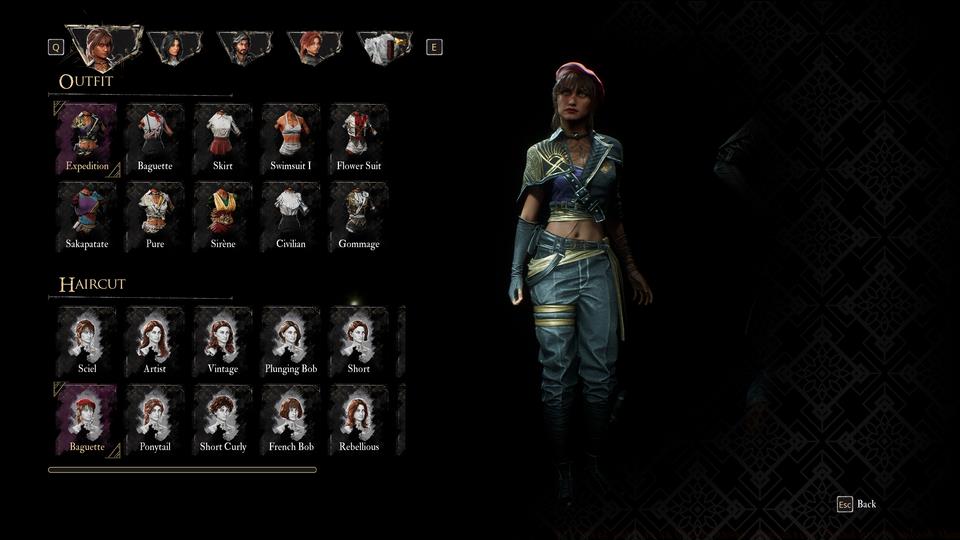This screenshot has height=540, width=960.
Task: Select the Ponytail haircut
Action: coord(155,419)
